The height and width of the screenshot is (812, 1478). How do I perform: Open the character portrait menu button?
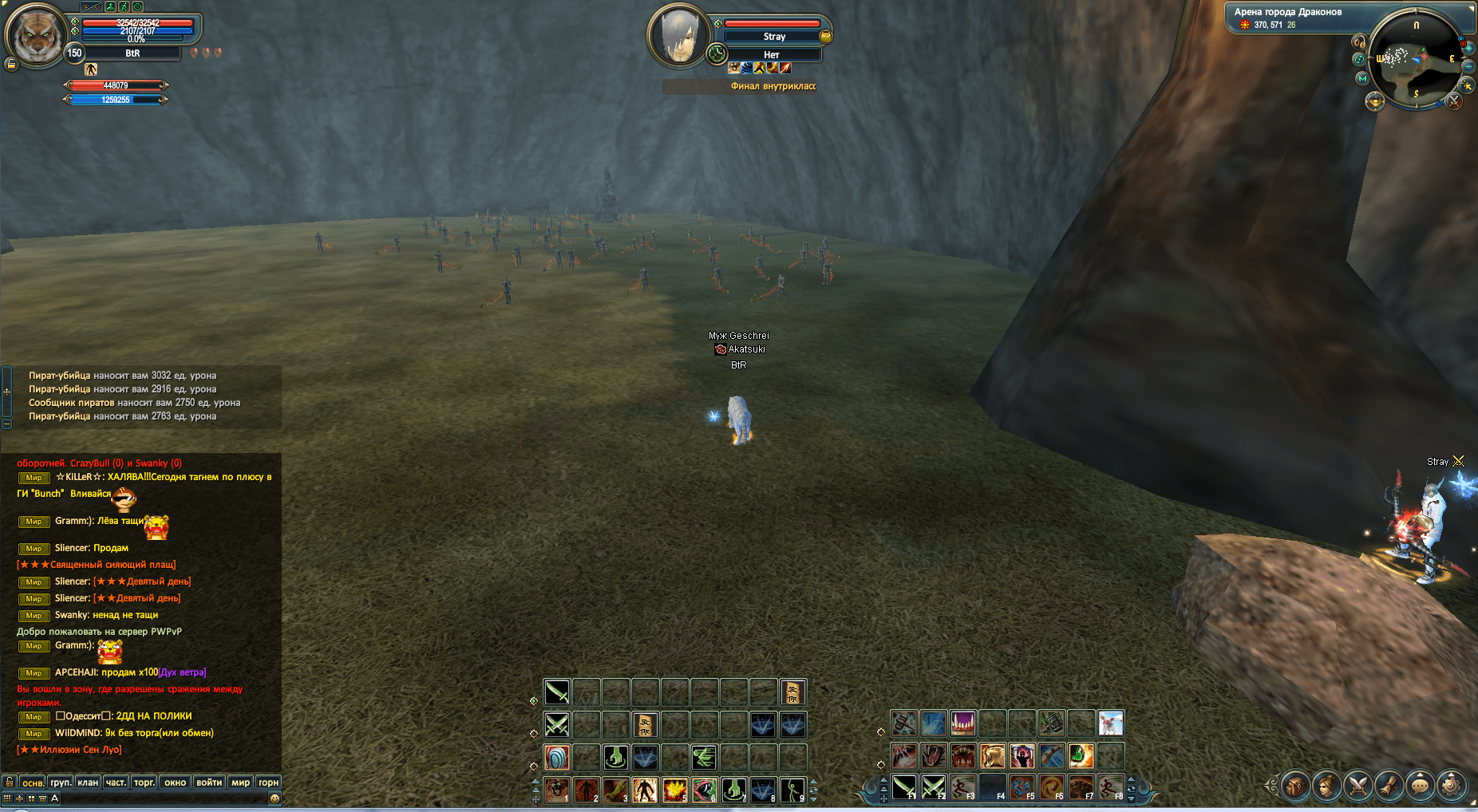point(1326,786)
